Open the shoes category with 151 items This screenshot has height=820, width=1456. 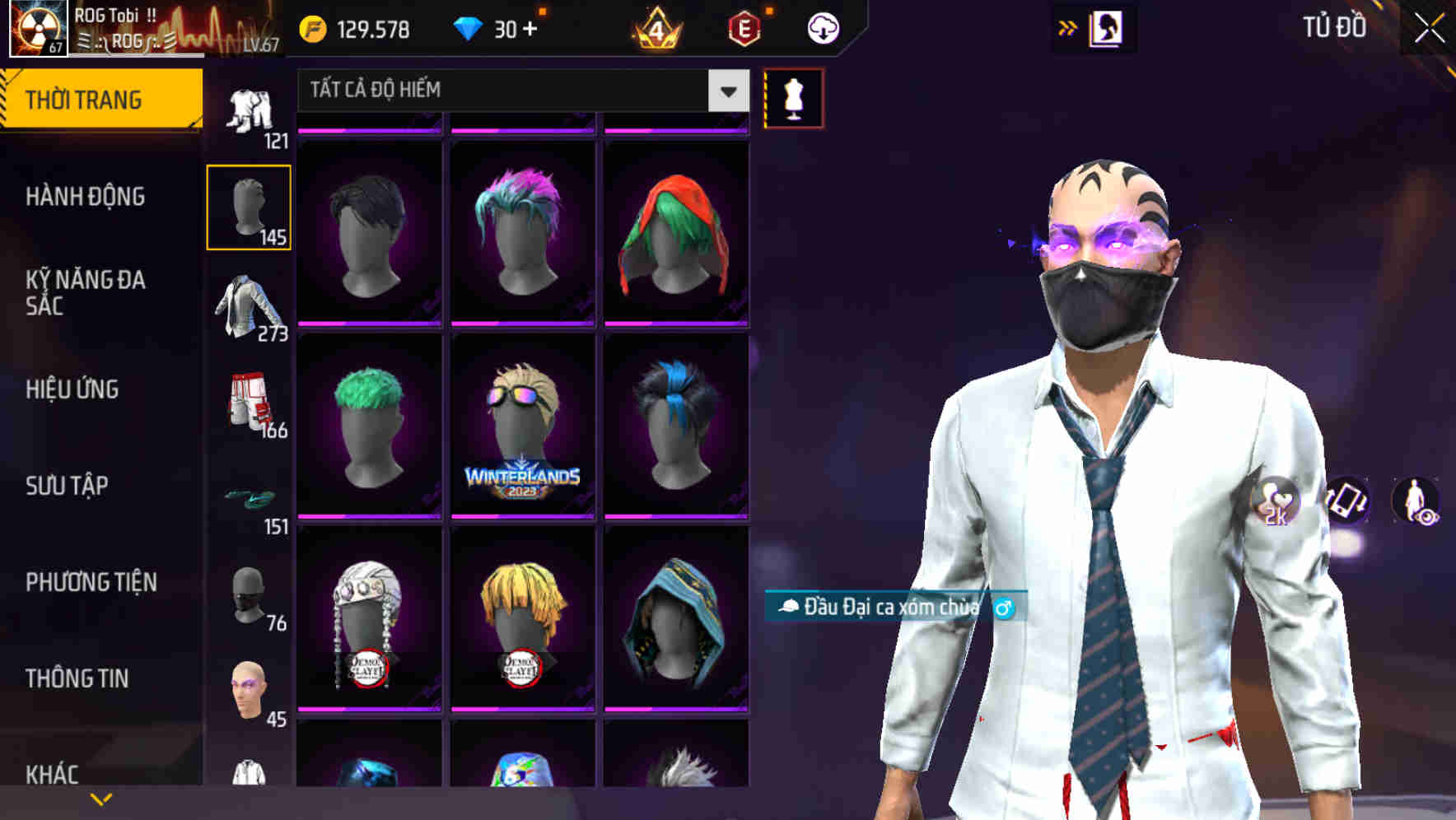tap(250, 498)
